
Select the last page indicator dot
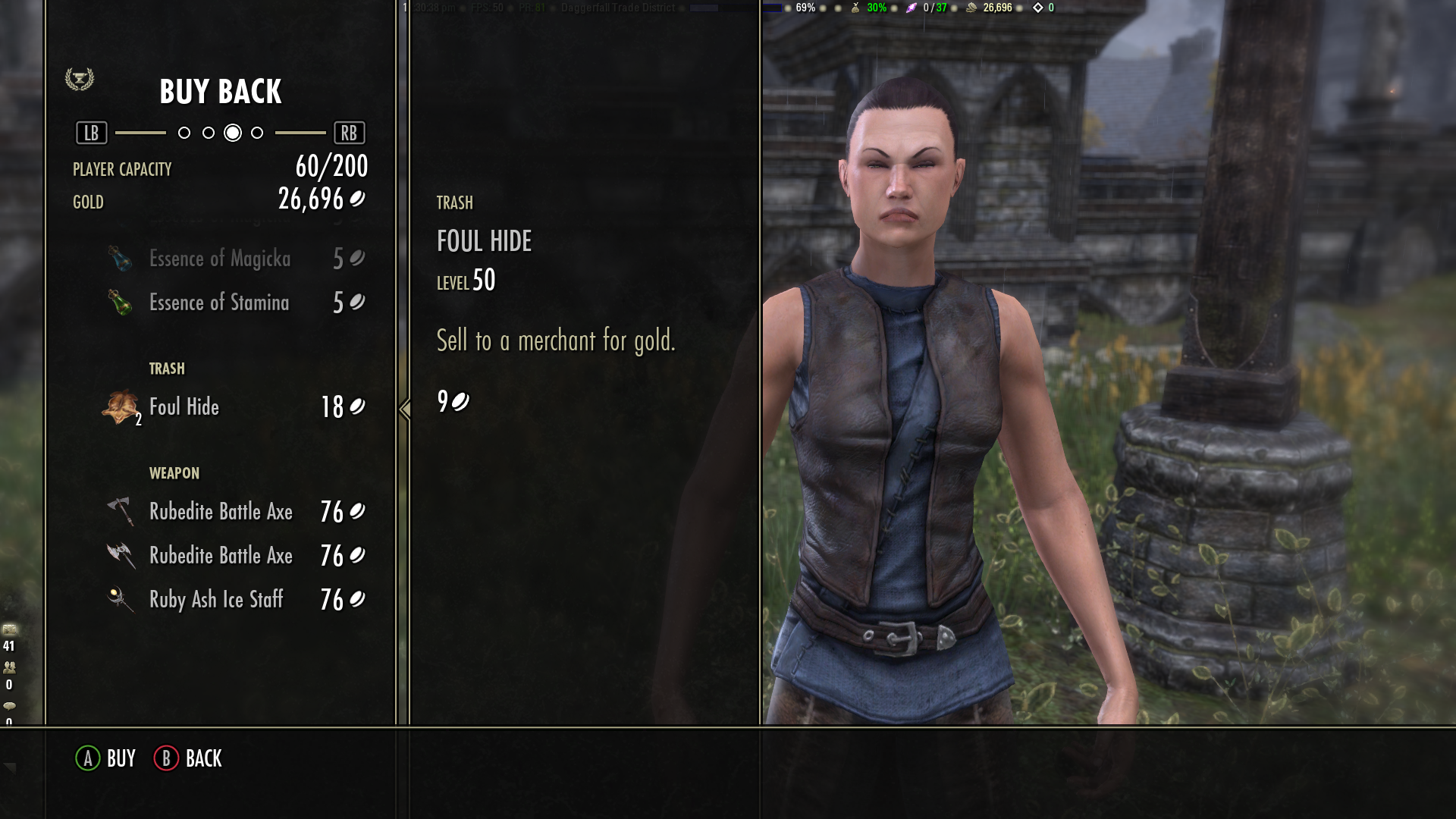click(x=256, y=132)
